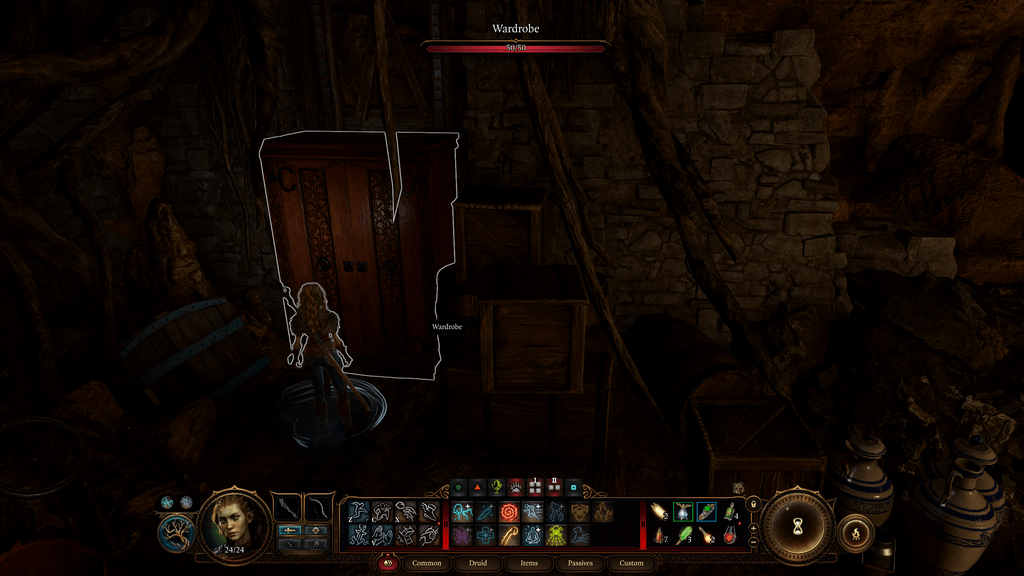Image resolution: width=1024 pixels, height=576 pixels.
Task: Open the campfire rest button
Action: 855,531
